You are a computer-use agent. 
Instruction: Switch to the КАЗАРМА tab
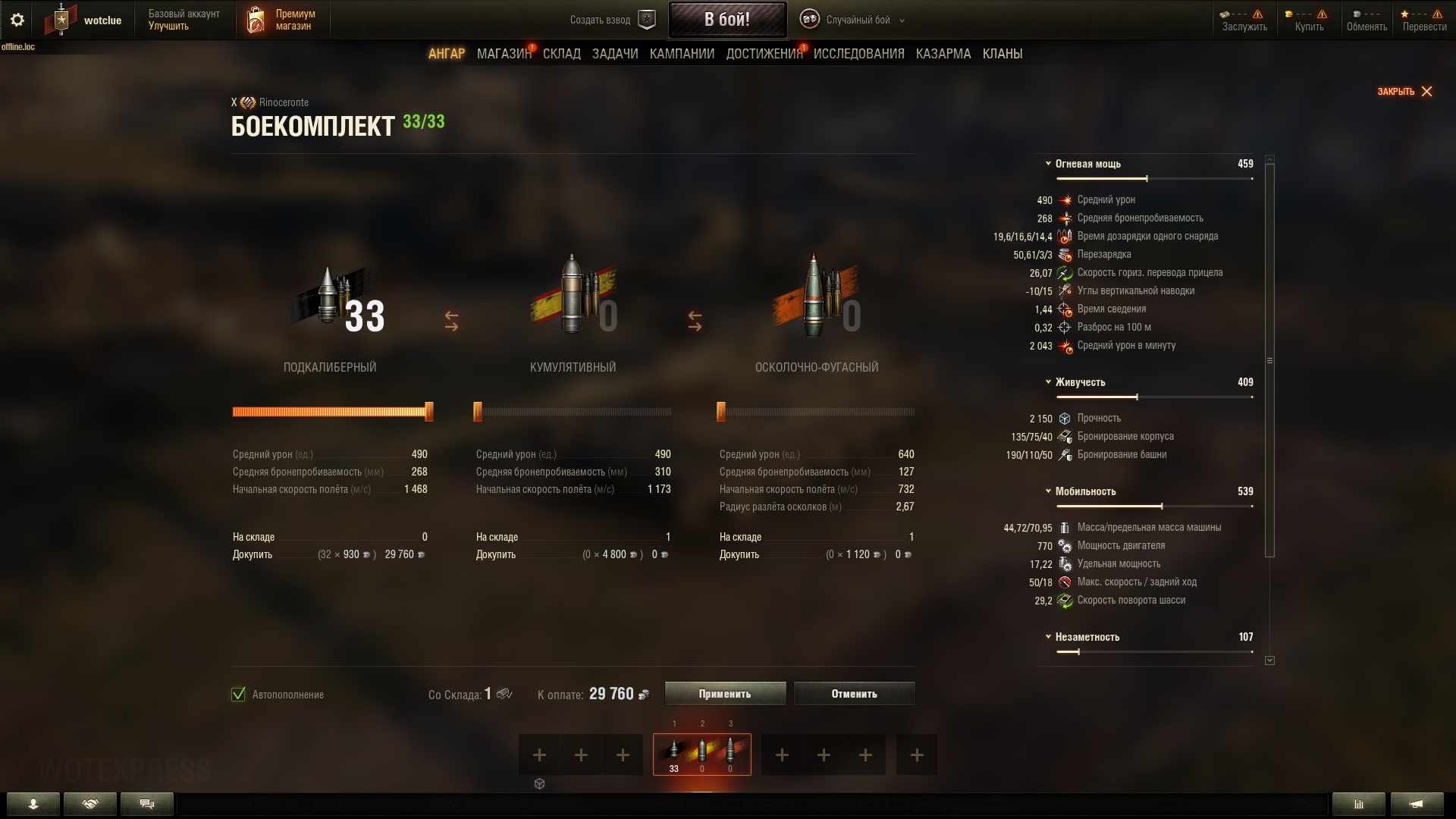click(x=943, y=54)
